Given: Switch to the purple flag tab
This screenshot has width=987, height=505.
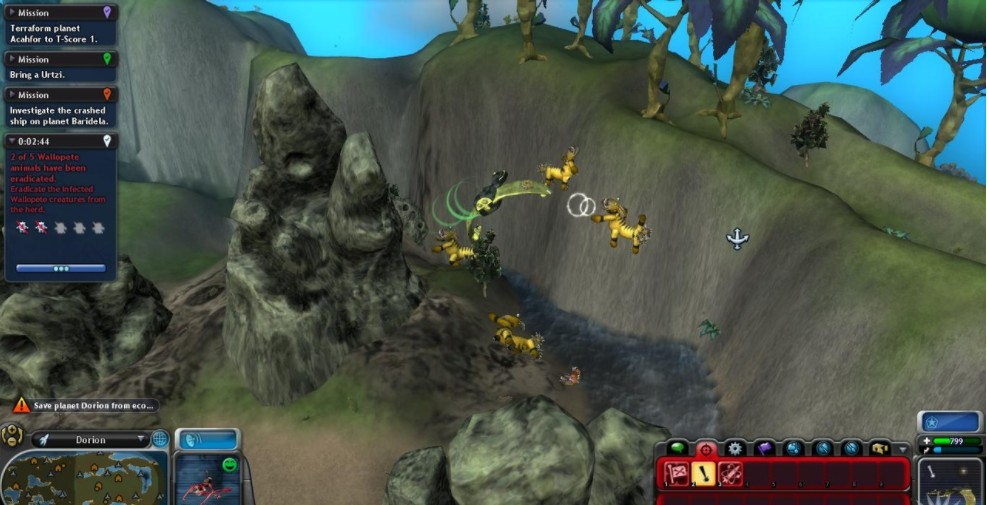Looking at the screenshot, I should point(764,449).
